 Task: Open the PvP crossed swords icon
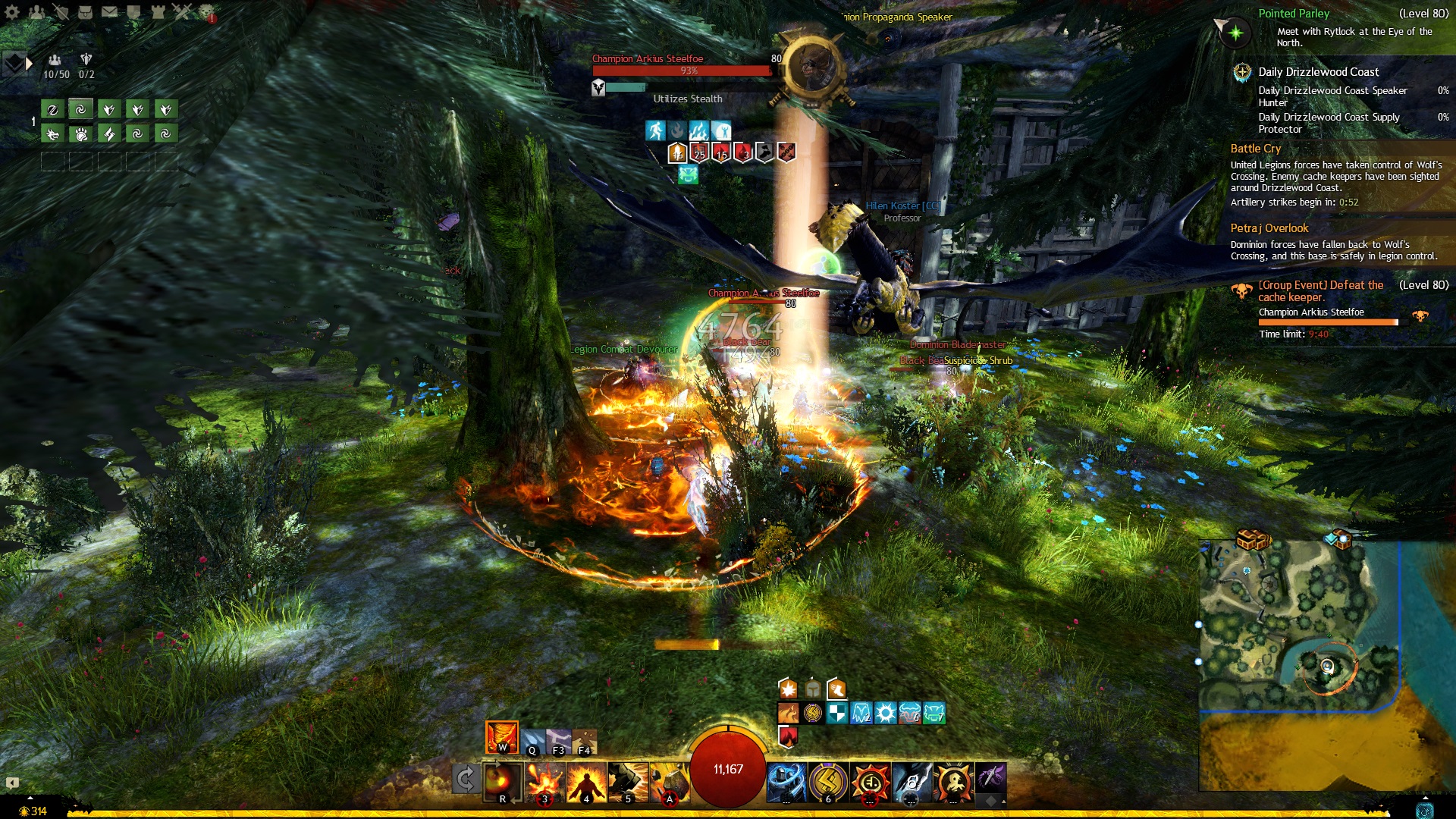[x=182, y=11]
